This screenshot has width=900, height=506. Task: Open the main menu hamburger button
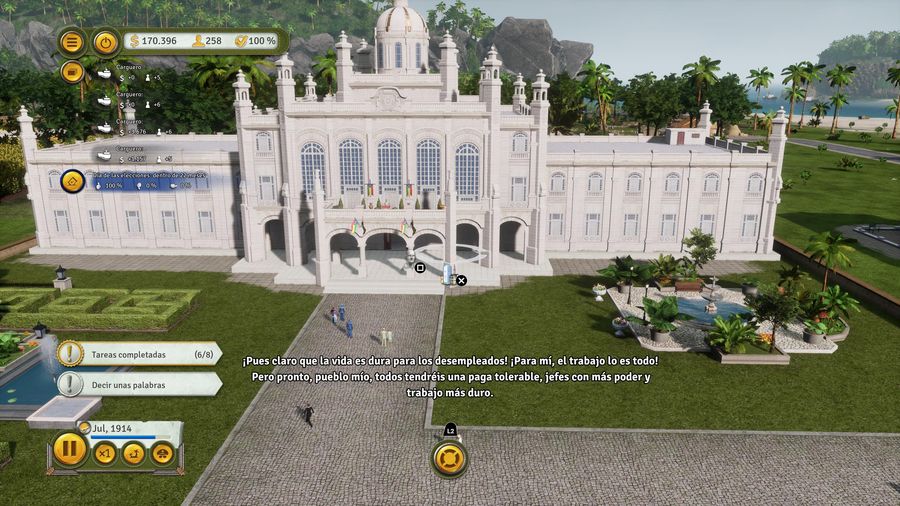click(x=72, y=42)
